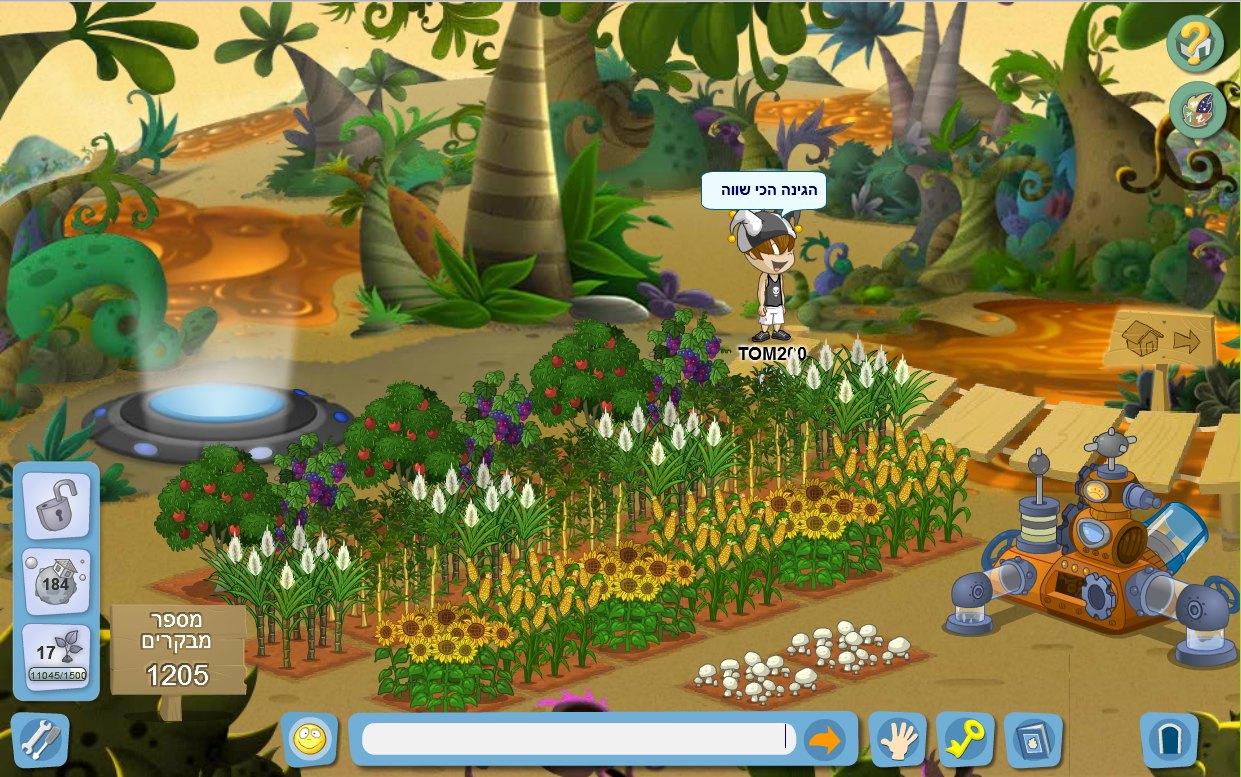Click the question mark help button
The image size is (1241, 777).
coord(1195,43)
